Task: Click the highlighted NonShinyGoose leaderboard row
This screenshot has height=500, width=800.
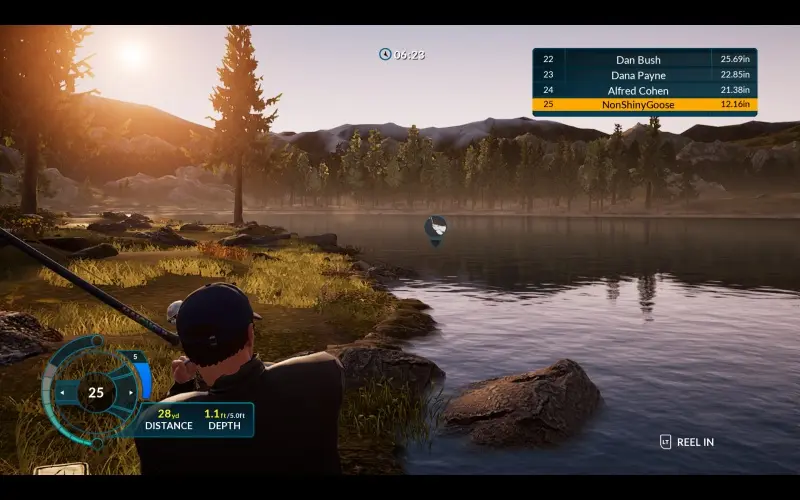Action: 644,105
